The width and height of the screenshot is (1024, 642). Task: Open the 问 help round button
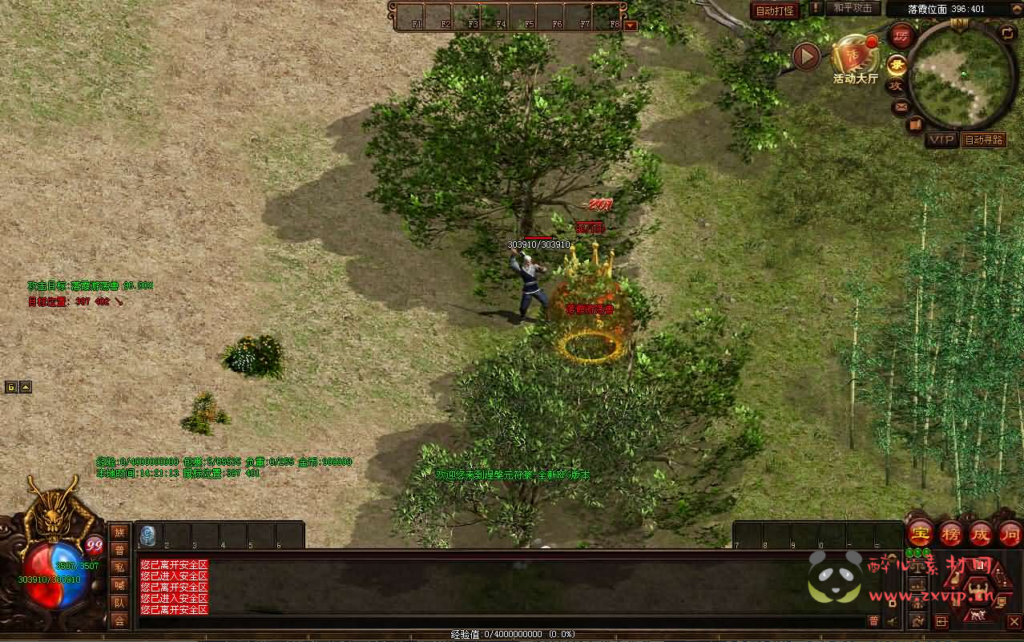pyautogui.click(x=1009, y=533)
